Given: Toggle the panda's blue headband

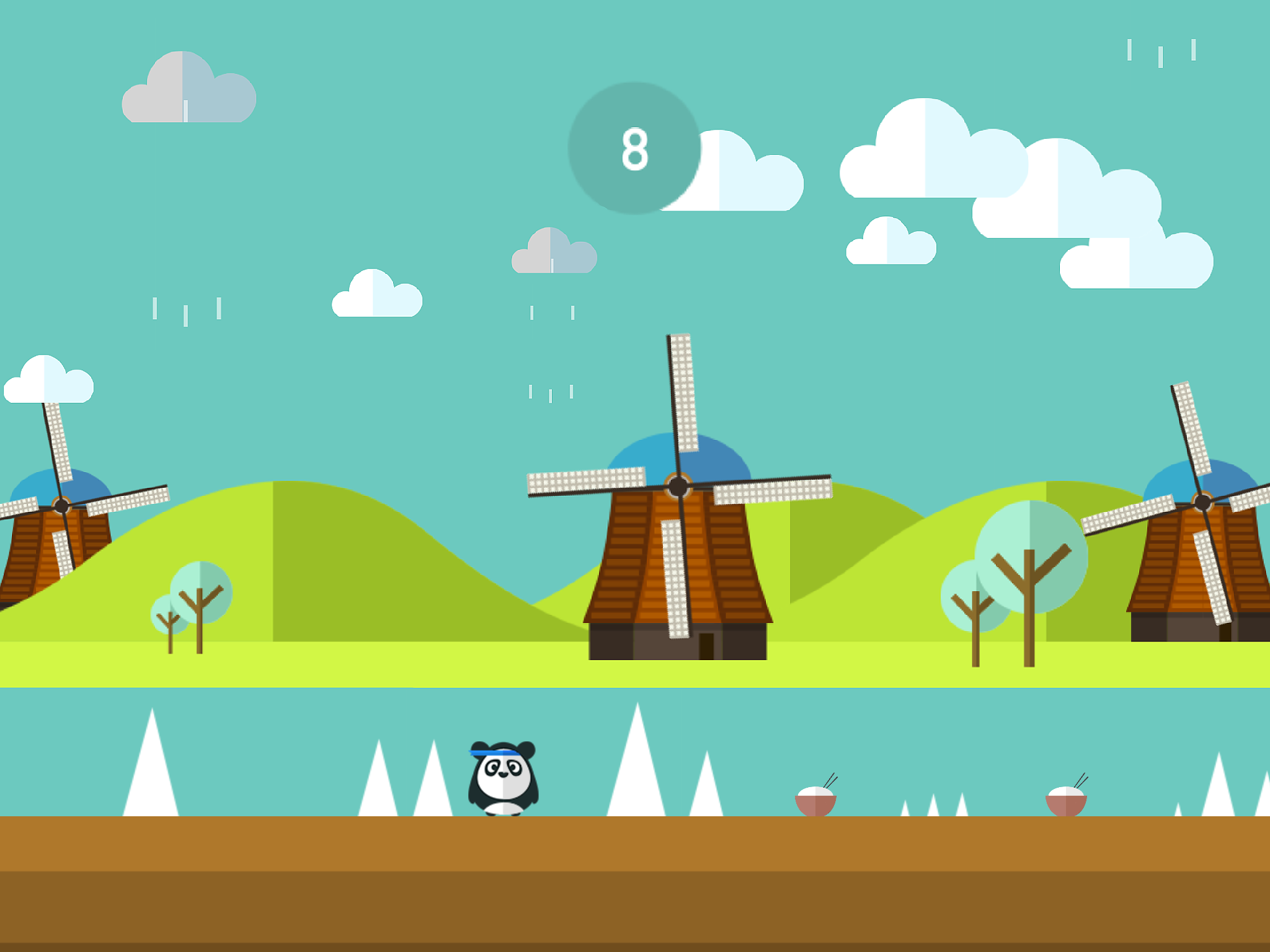Looking at the screenshot, I should coord(496,751).
